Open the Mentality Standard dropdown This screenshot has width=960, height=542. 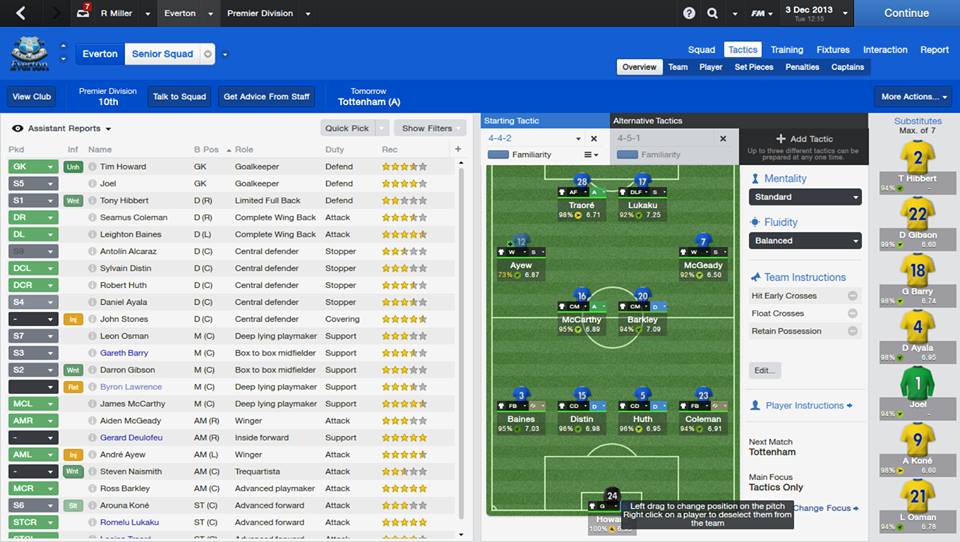804,197
